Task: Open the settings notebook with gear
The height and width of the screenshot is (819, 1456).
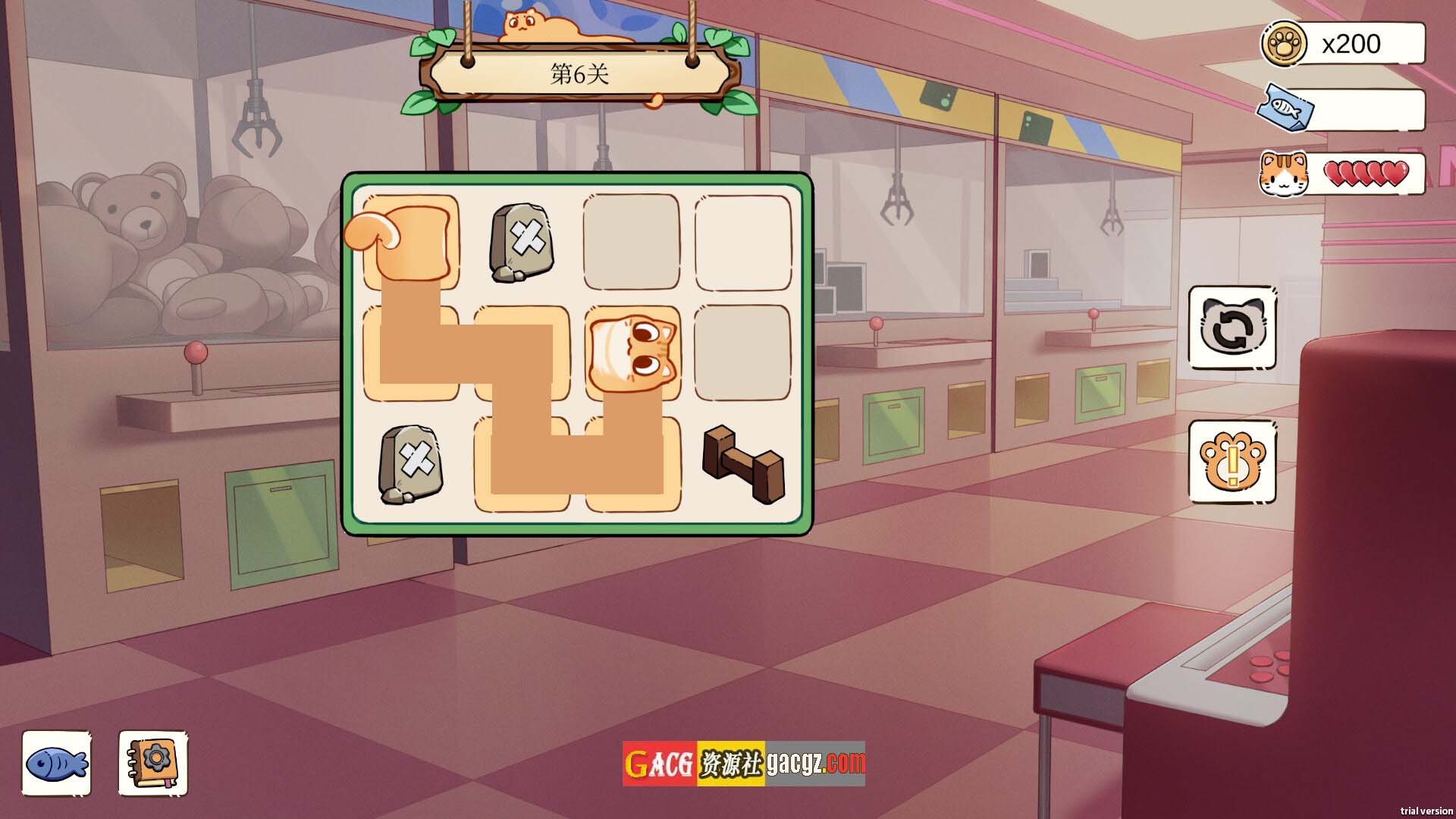Action: [x=152, y=763]
